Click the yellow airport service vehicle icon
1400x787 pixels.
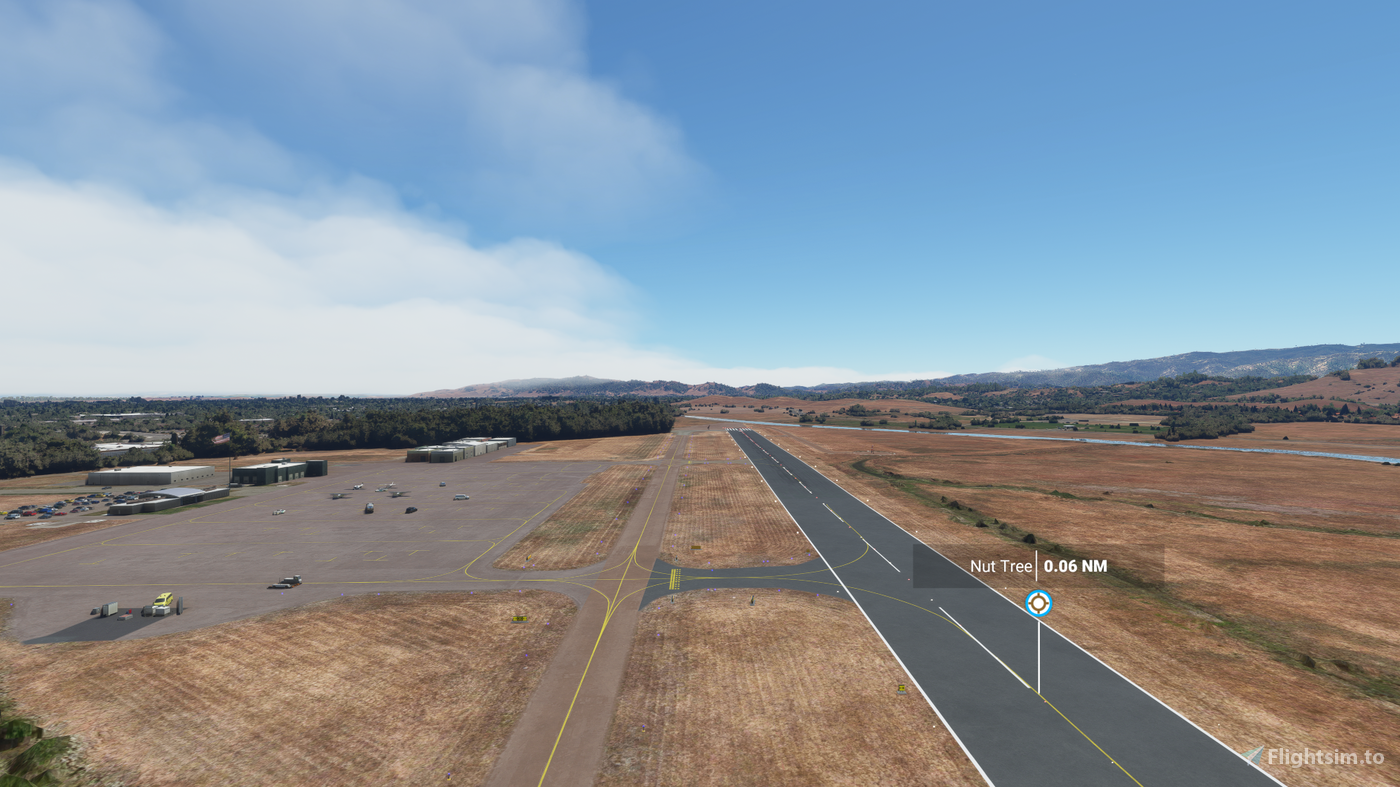coord(163,599)
